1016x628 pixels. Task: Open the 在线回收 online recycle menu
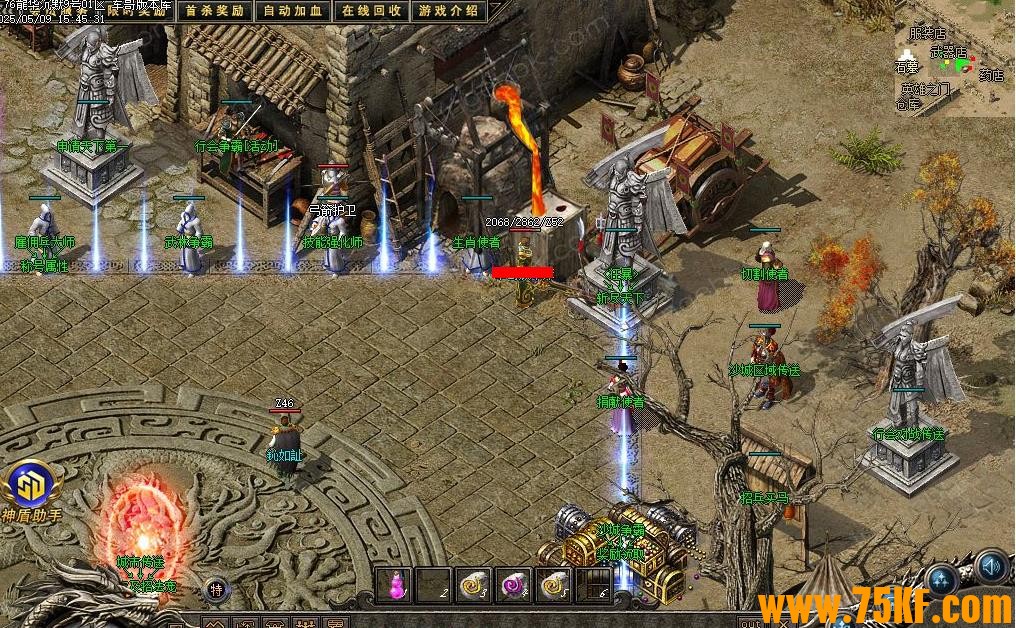click(x=371, y=11)
